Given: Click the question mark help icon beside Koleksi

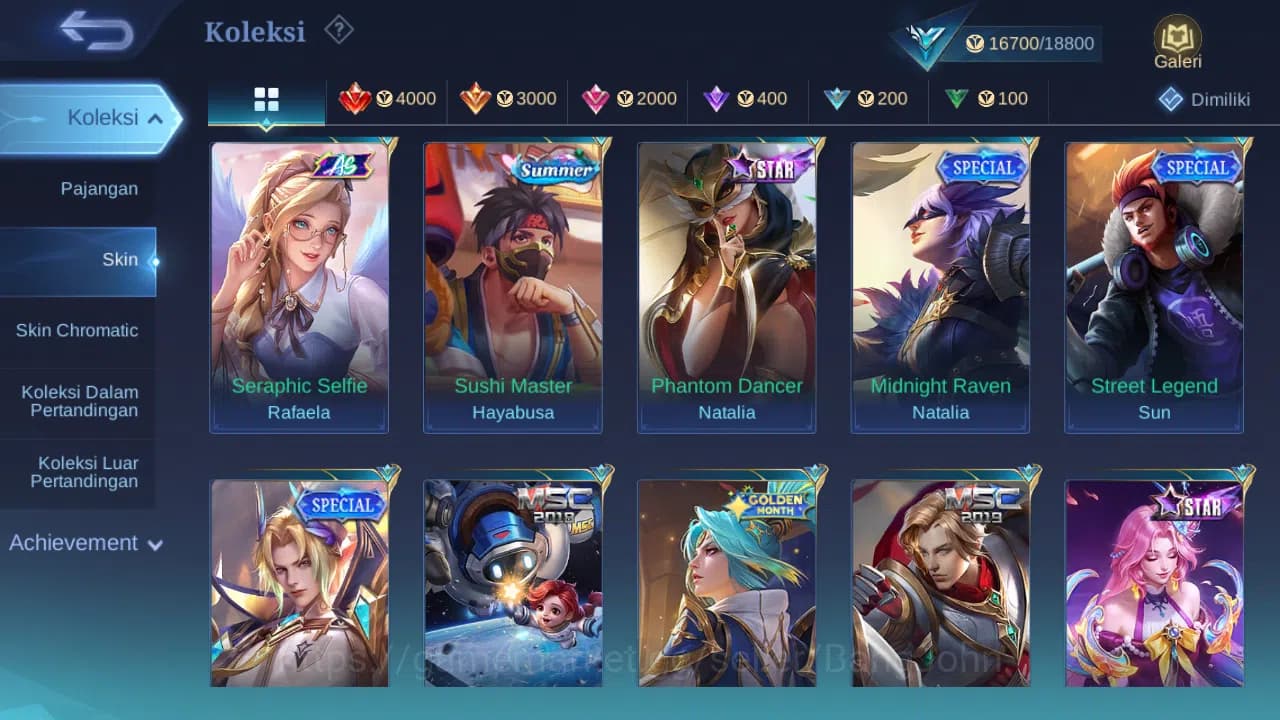Looking at the screenshot, I should click(338, 31).
